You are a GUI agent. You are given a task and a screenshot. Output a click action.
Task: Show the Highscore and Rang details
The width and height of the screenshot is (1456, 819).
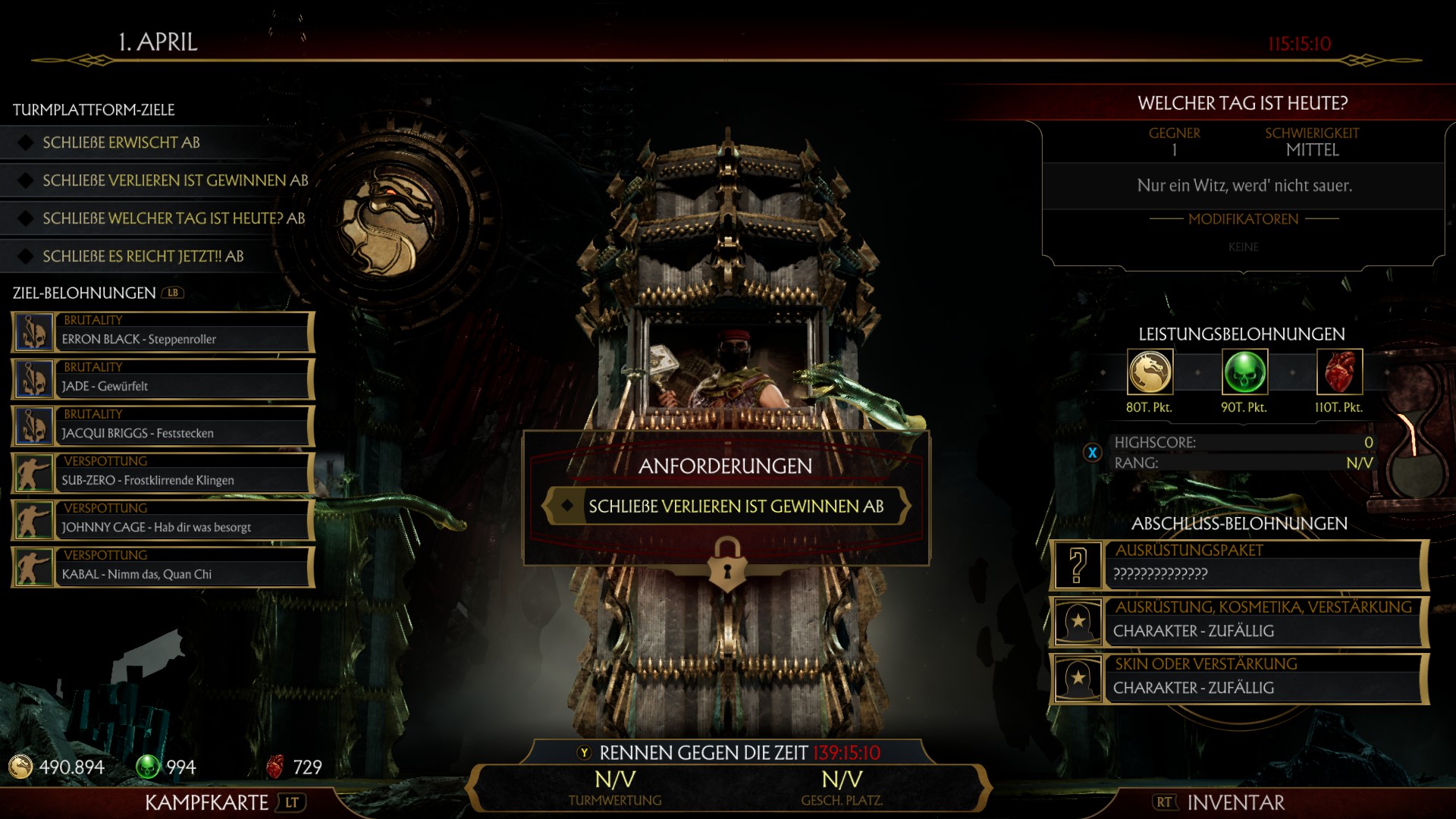[x=1092, y=453]
